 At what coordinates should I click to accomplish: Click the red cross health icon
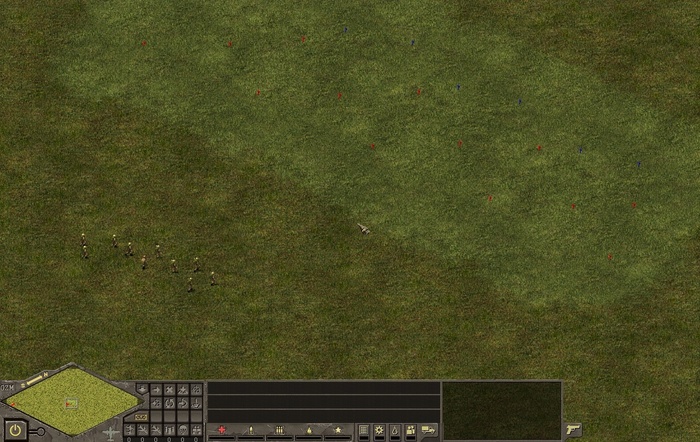222,430
